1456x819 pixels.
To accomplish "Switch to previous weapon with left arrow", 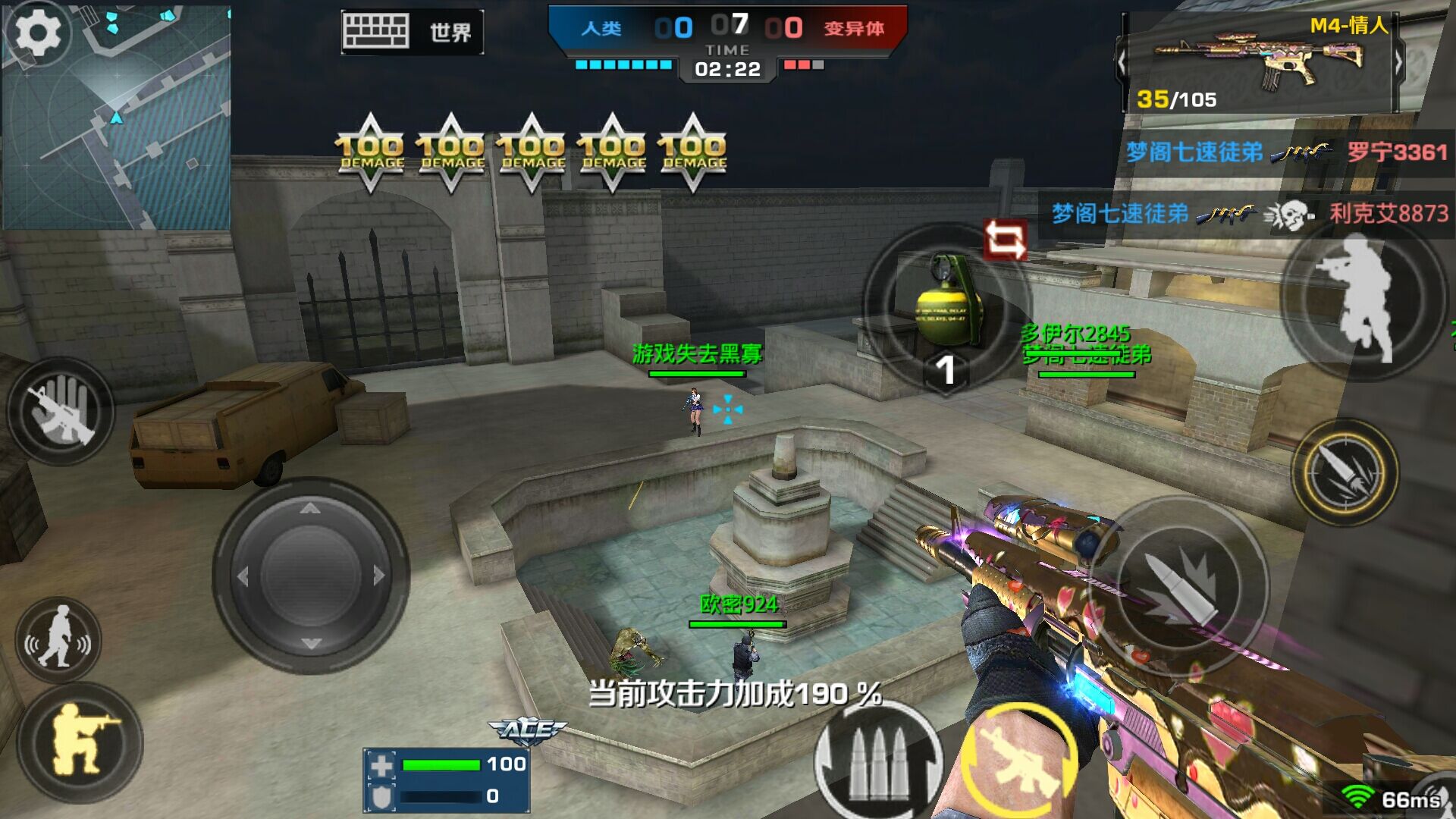I will coord(1122,62).
